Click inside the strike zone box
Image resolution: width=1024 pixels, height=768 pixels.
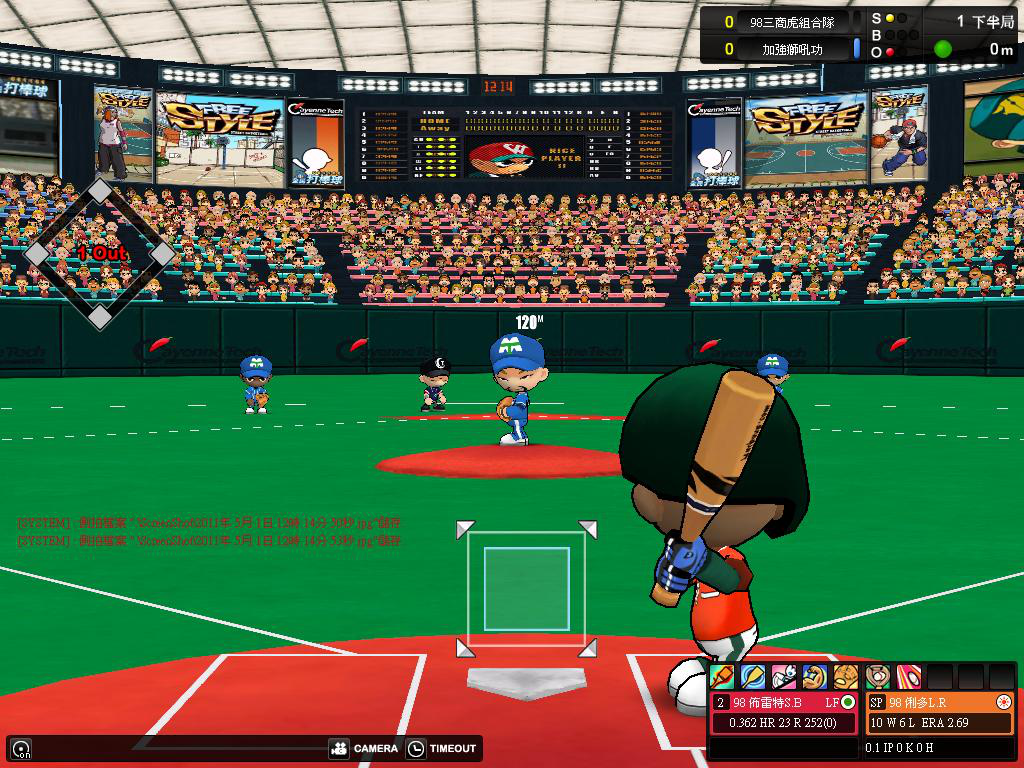click(x=526, y=588)
